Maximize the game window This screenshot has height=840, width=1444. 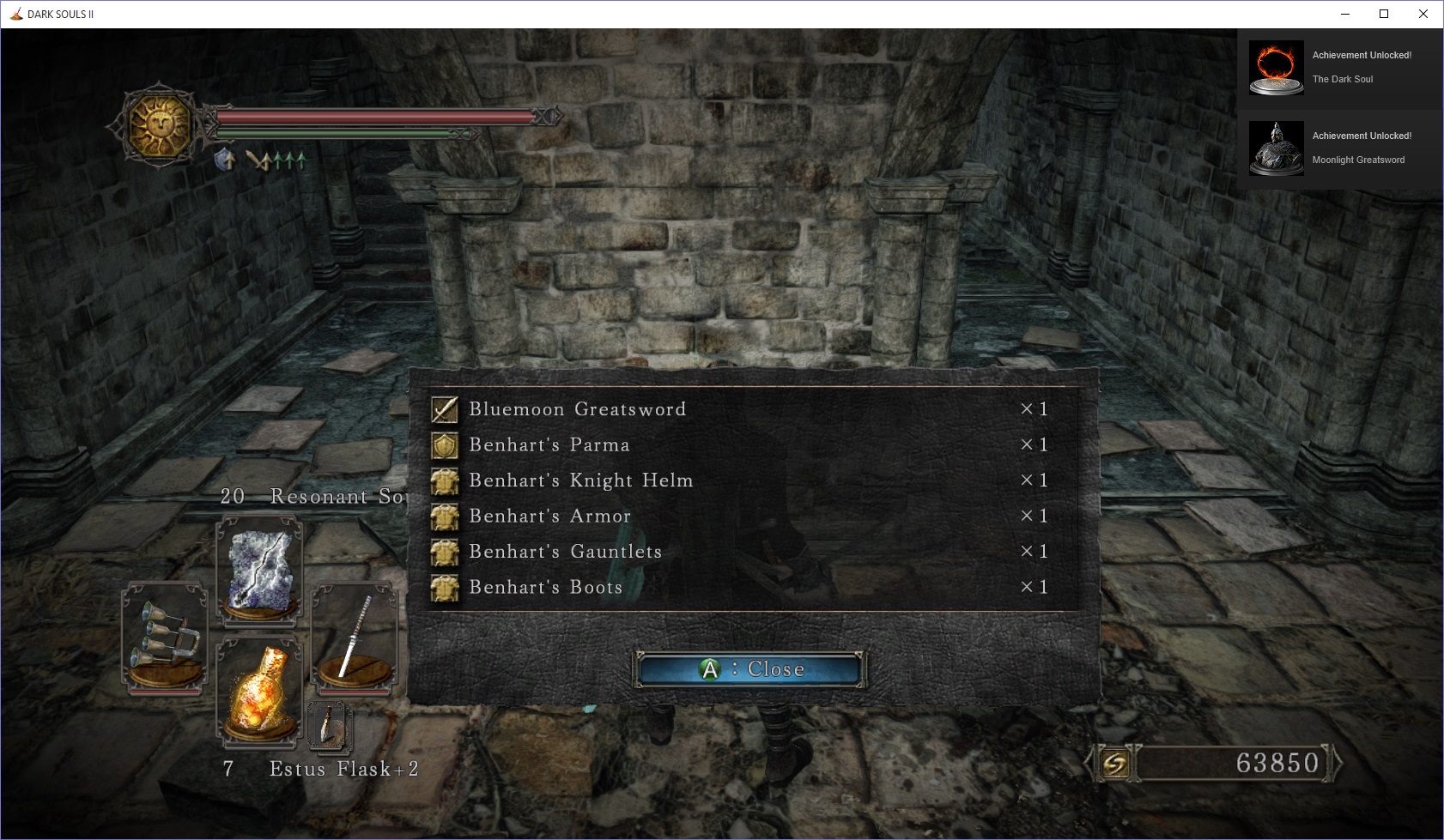1384,14
